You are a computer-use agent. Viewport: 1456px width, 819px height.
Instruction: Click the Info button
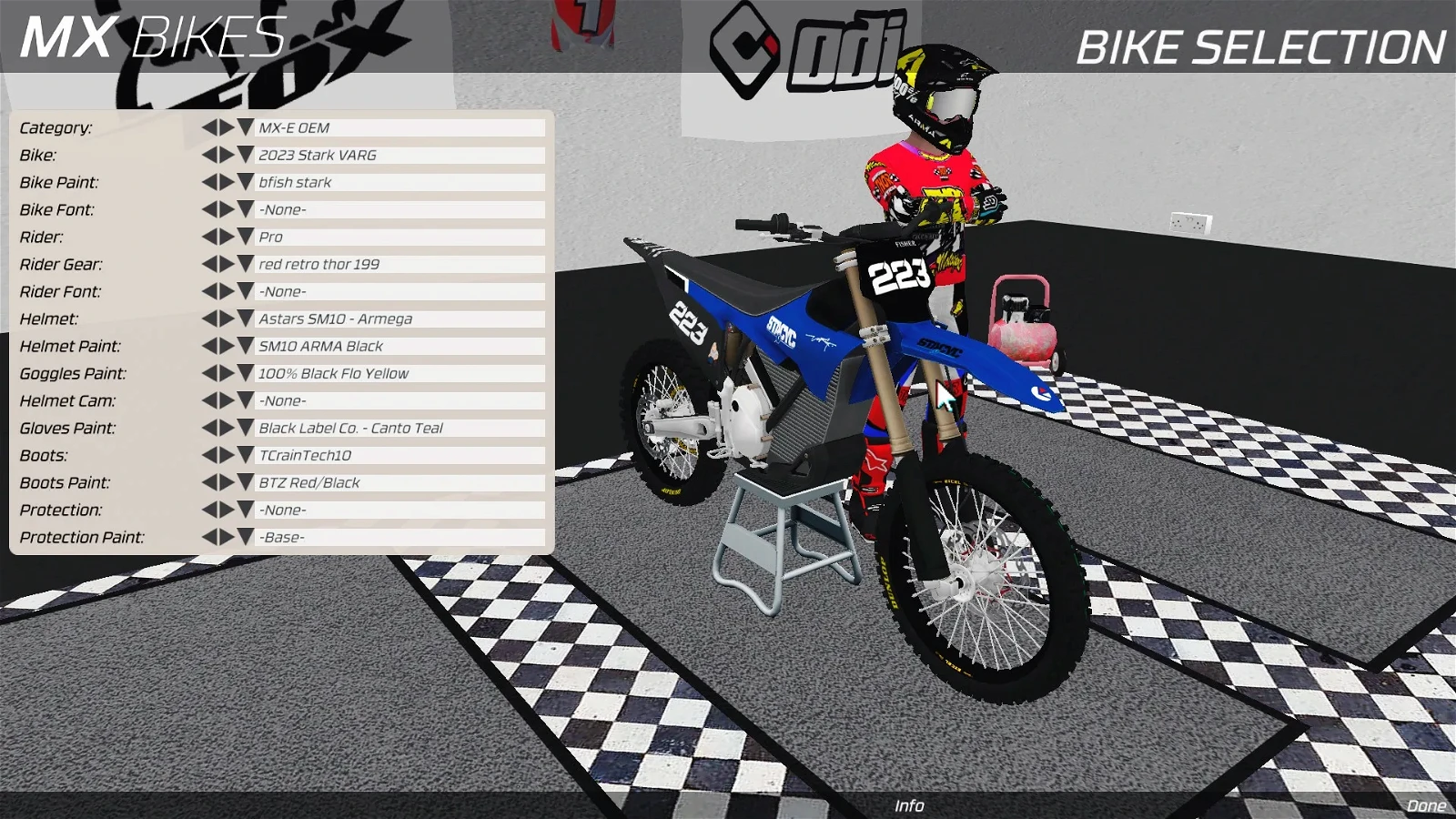[x=909, y=806]
